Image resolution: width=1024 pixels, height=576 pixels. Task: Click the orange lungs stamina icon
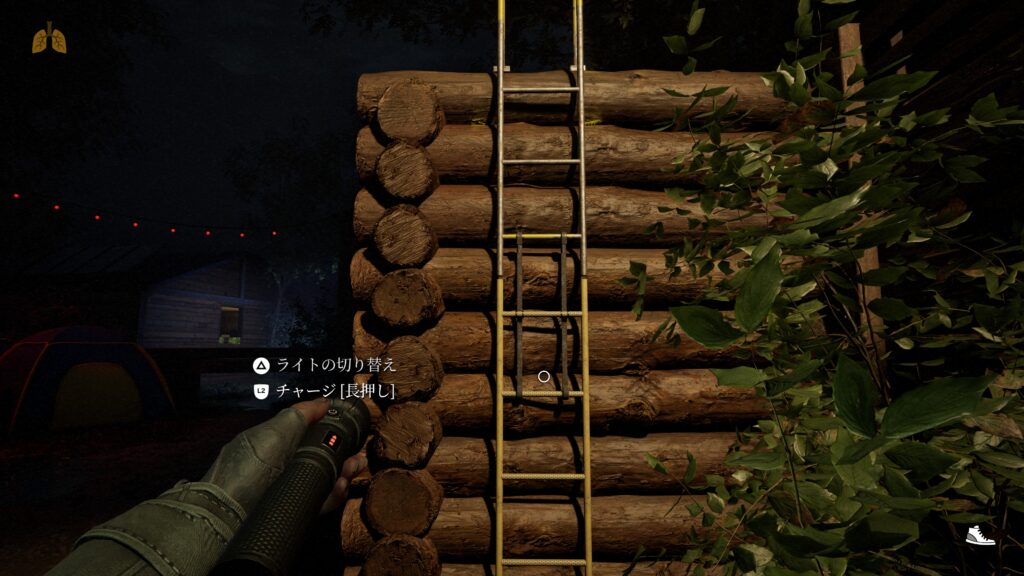click(49, 38)
